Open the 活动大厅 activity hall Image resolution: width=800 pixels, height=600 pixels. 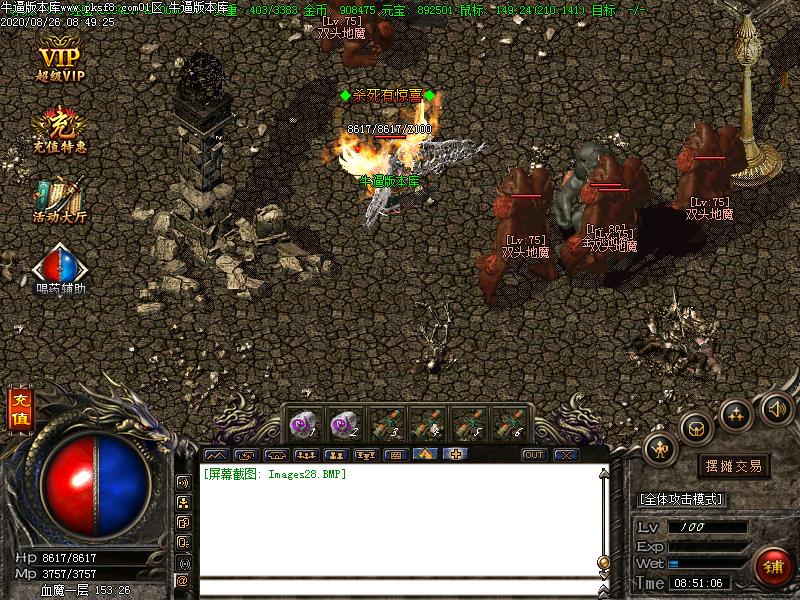pos(60,198)
